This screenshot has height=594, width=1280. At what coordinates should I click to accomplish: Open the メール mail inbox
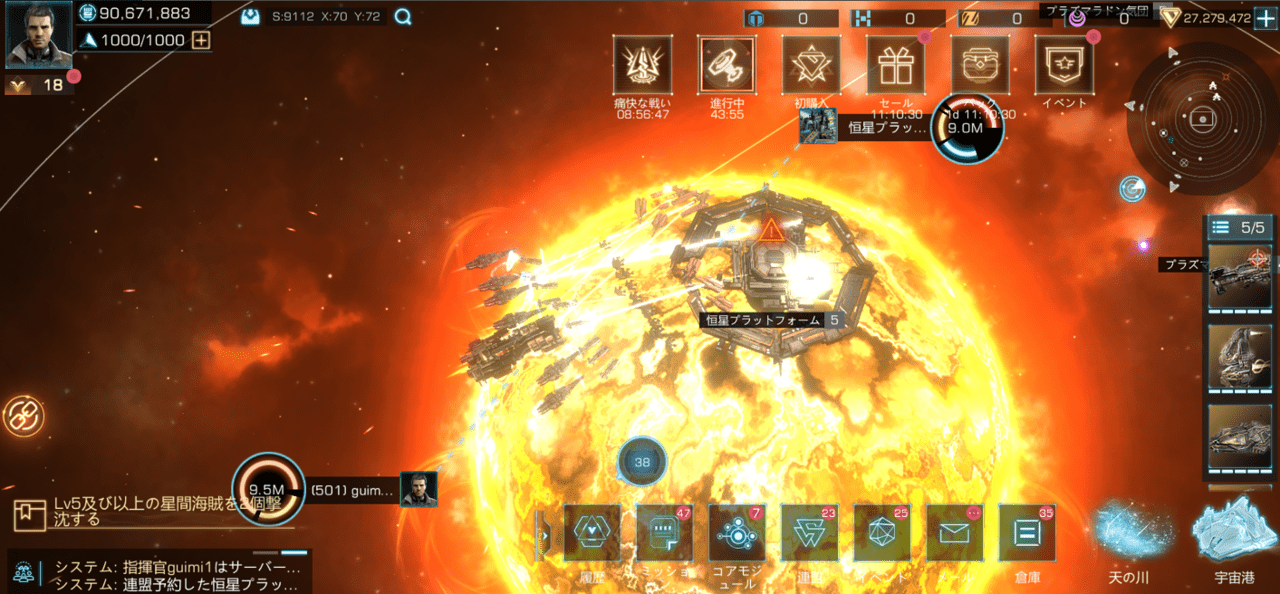955,533
